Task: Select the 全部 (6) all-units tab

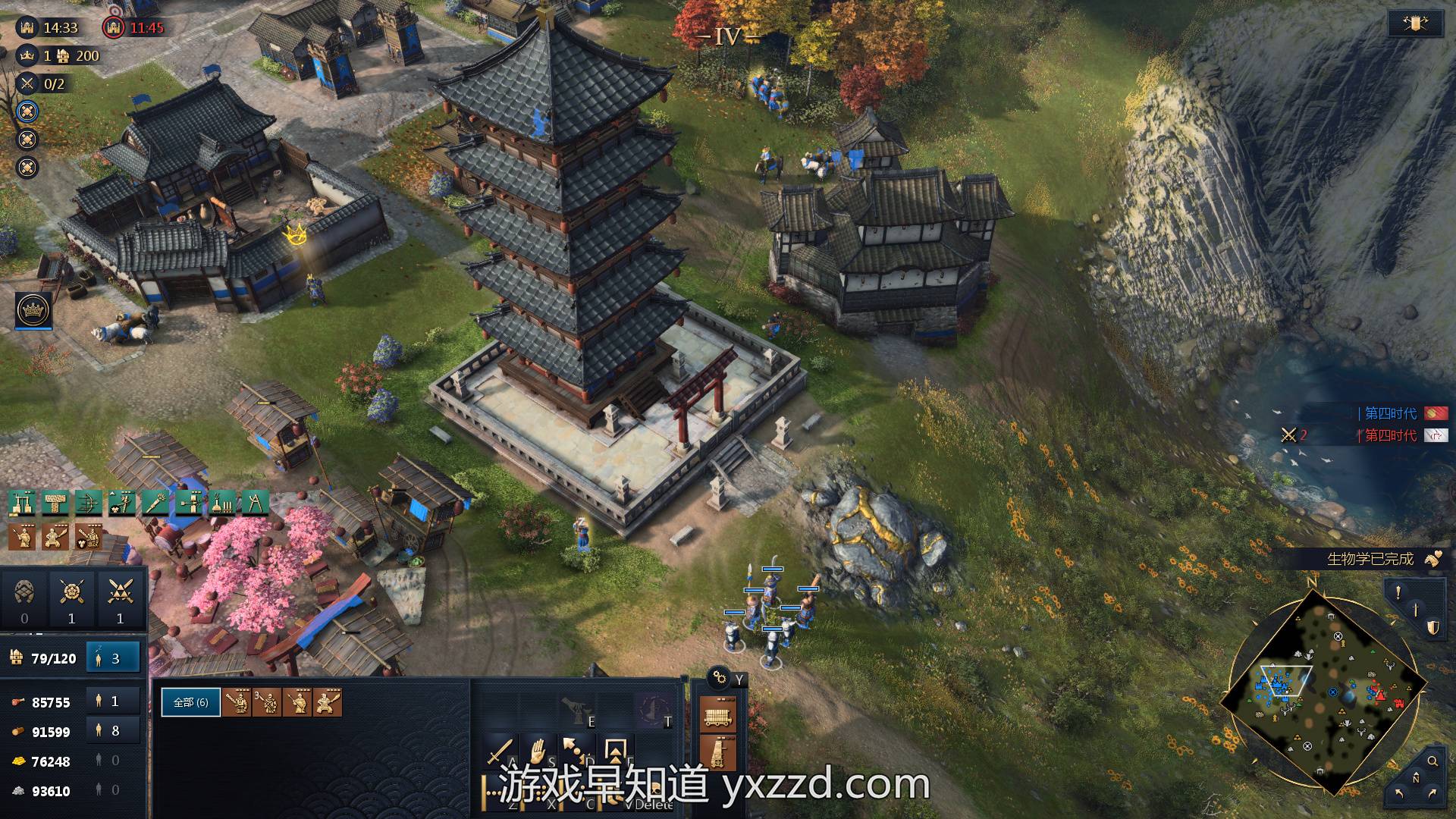Action: tap(191, 702)
